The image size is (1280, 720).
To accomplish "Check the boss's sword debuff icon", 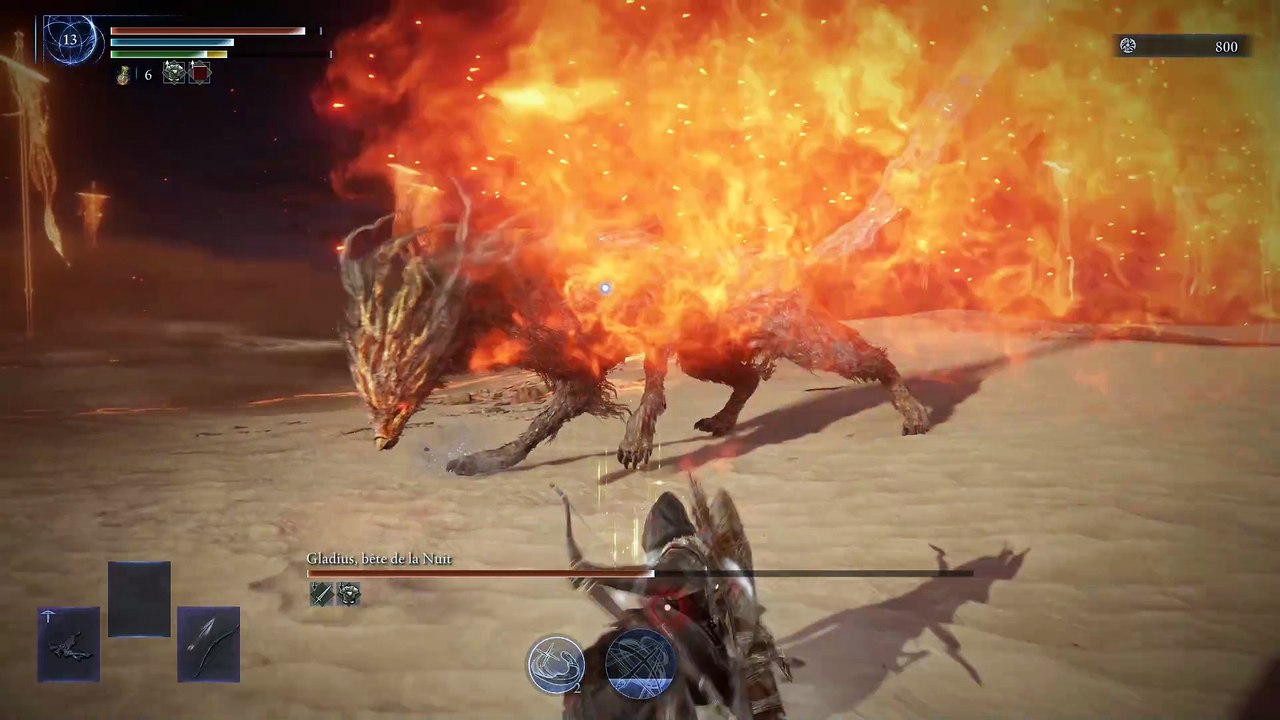I will pyautogui.click(x=321, y=594).
